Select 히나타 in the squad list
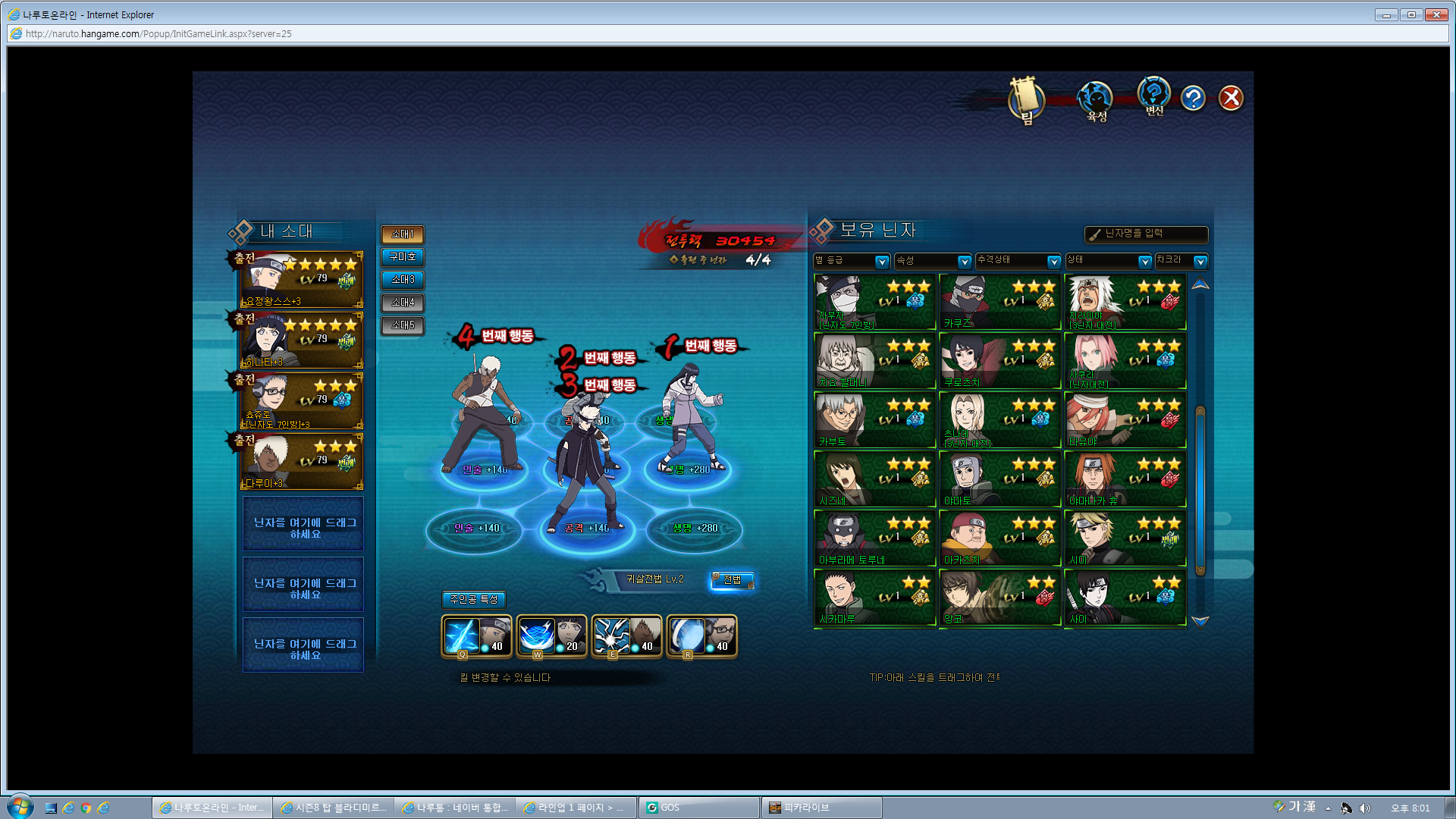This screenshot has height=819, width=1456. coord(303,340)
